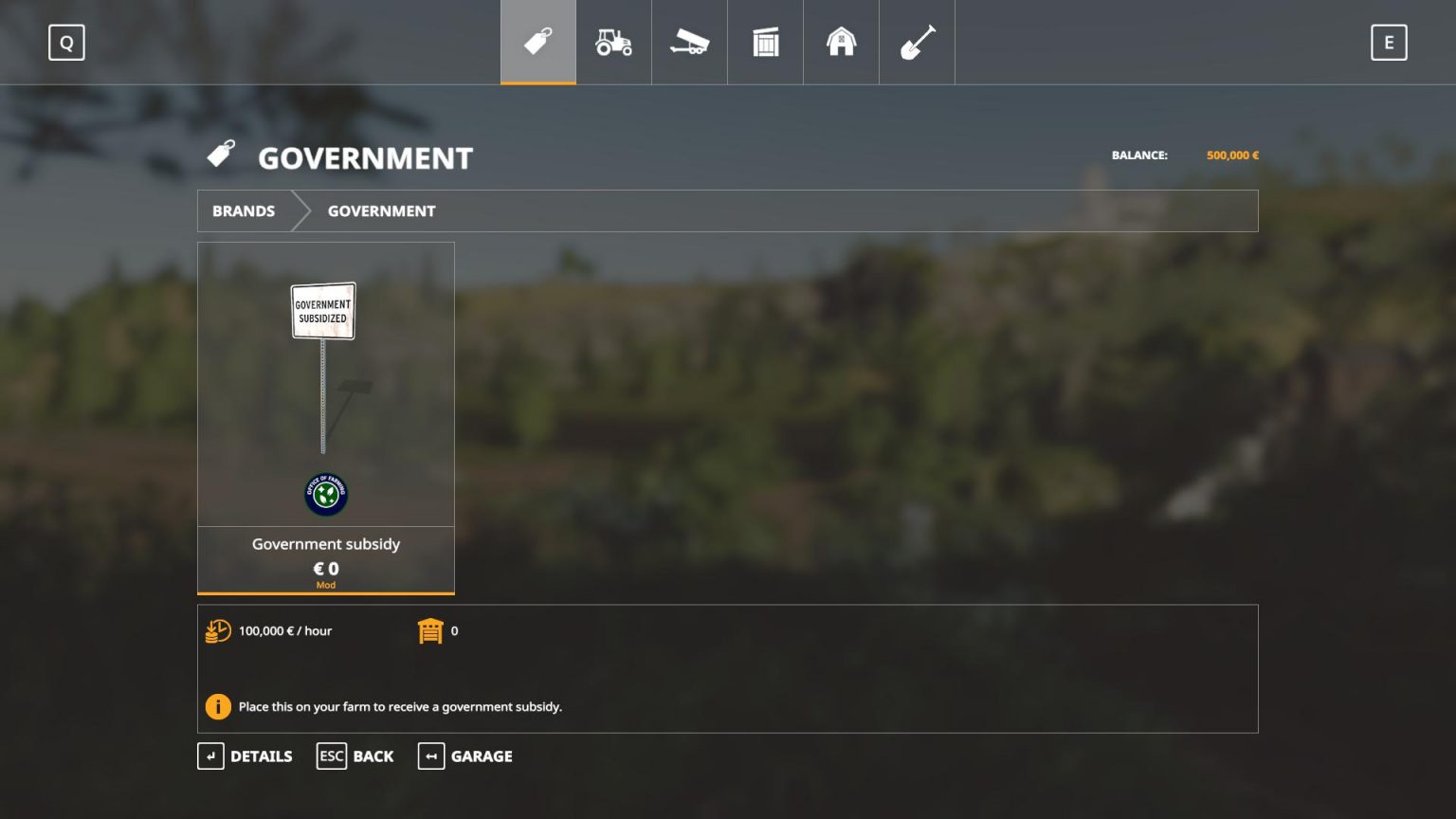Open the tractor vehicles category

tap(613, 42)
